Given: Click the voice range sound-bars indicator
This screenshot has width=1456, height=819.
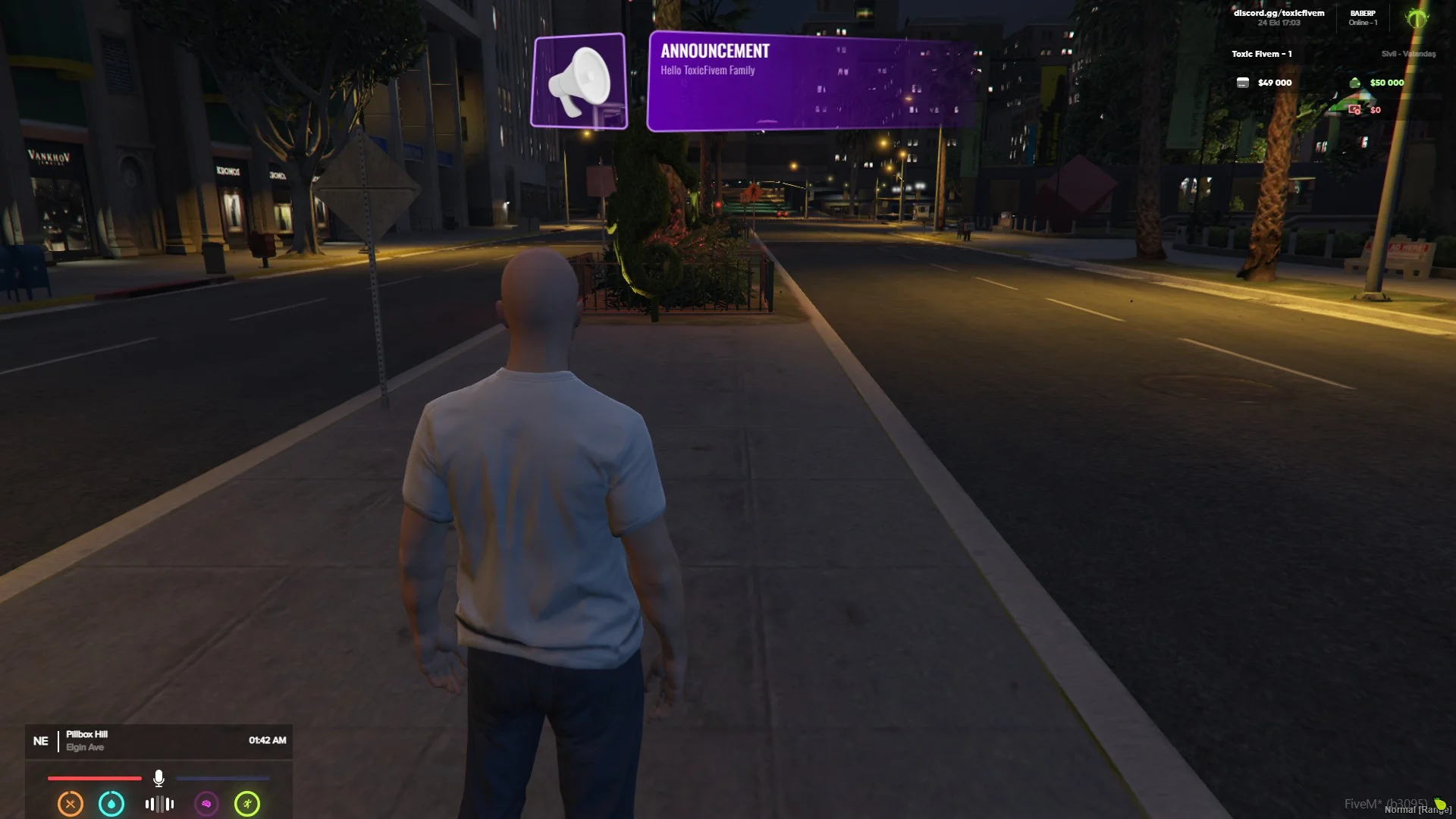Looking at the screenshot, I should [x=159, y=804].
